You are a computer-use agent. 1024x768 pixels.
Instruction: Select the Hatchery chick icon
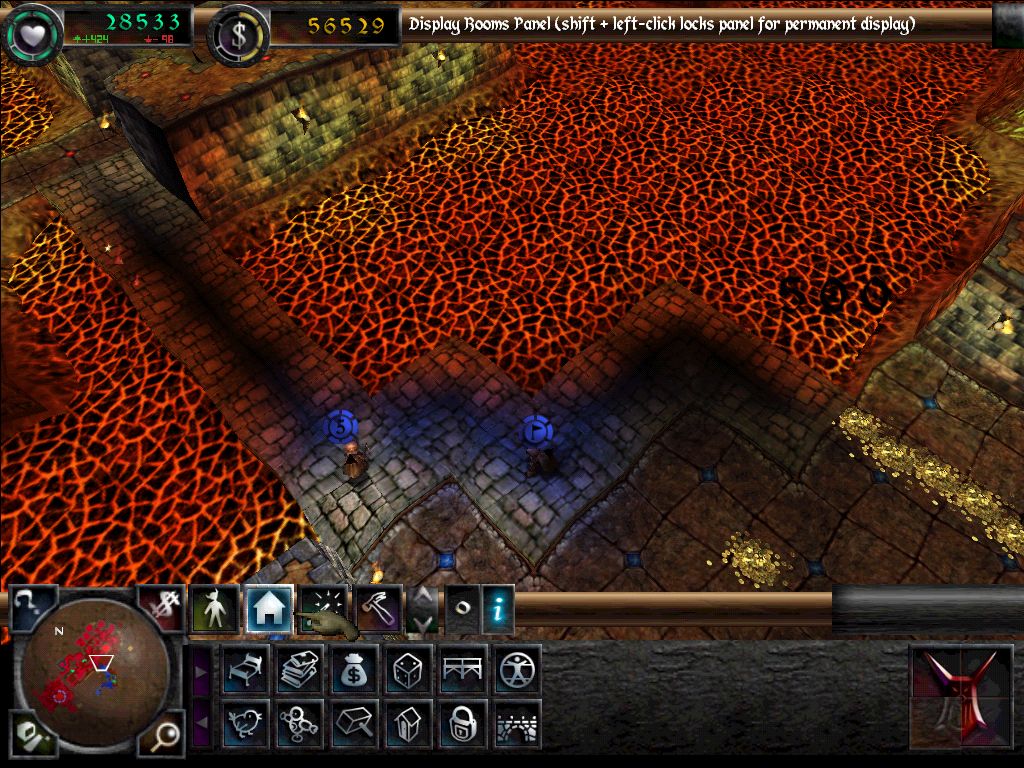(x=245, y=723)
